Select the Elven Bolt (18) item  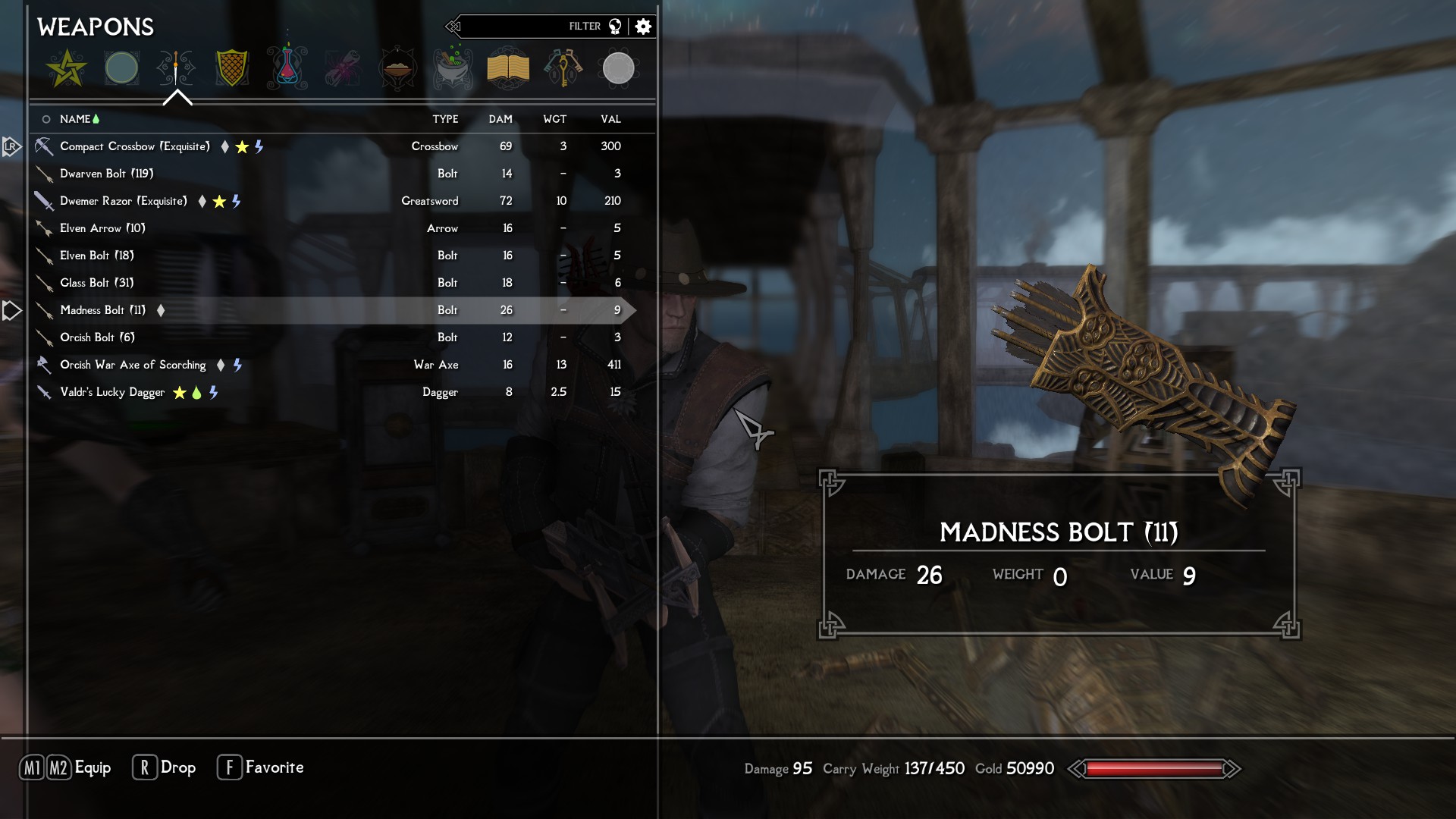click(x=97, y=256)
